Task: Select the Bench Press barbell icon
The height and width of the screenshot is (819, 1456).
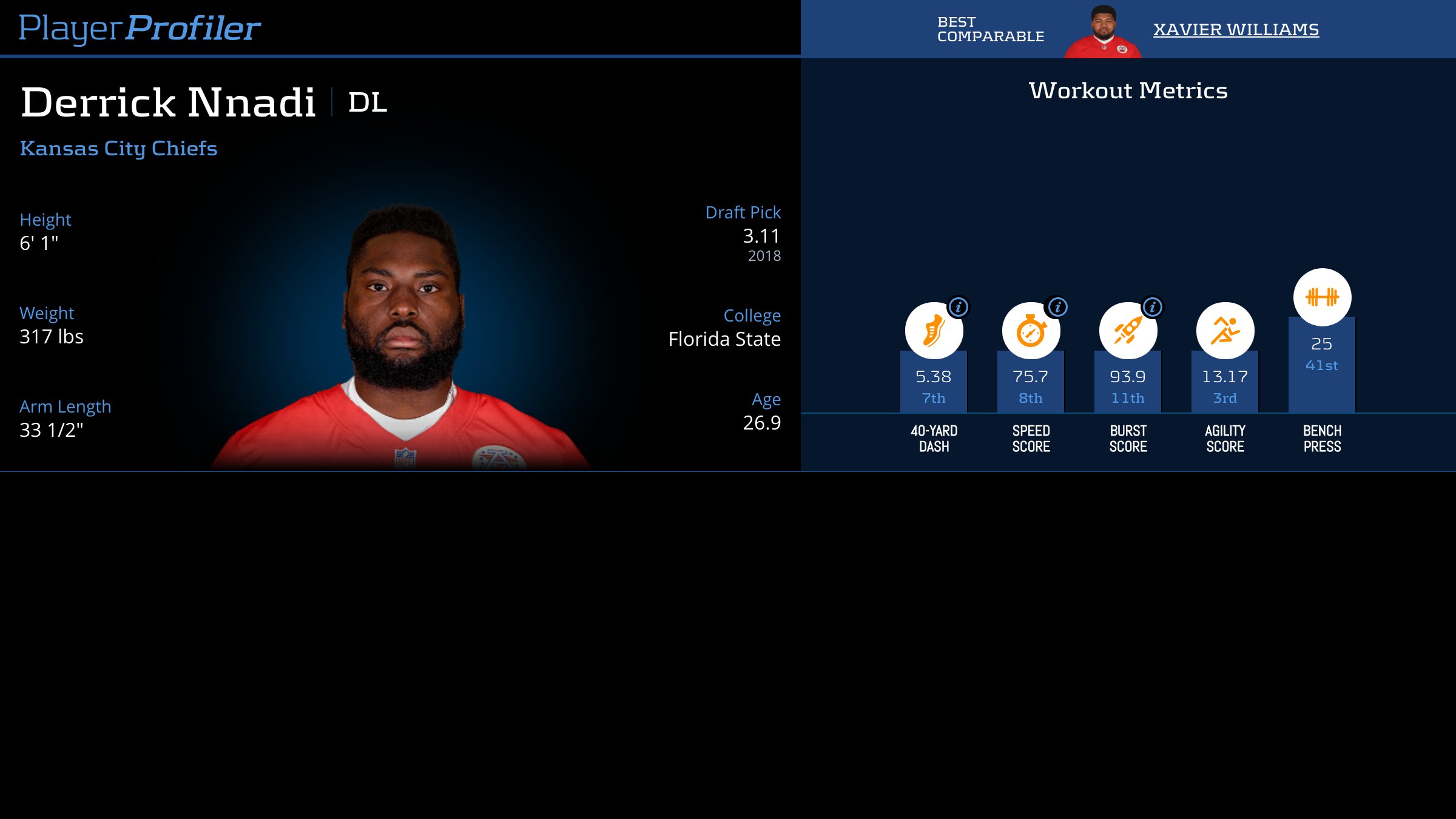Action: (1322, 297)
